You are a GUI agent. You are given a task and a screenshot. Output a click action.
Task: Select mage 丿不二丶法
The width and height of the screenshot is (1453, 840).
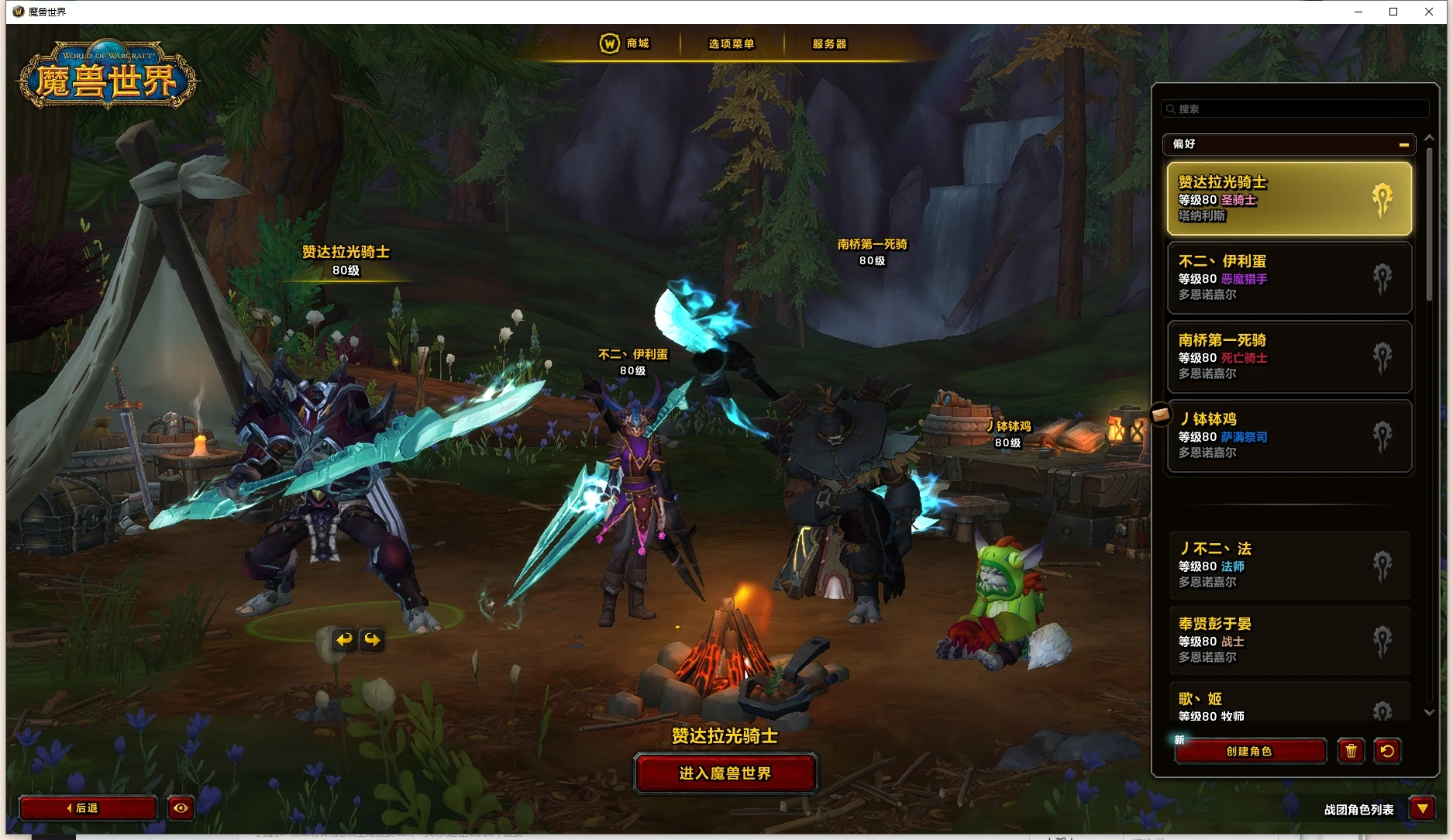pyautogui.click(x=1288, y=565)
